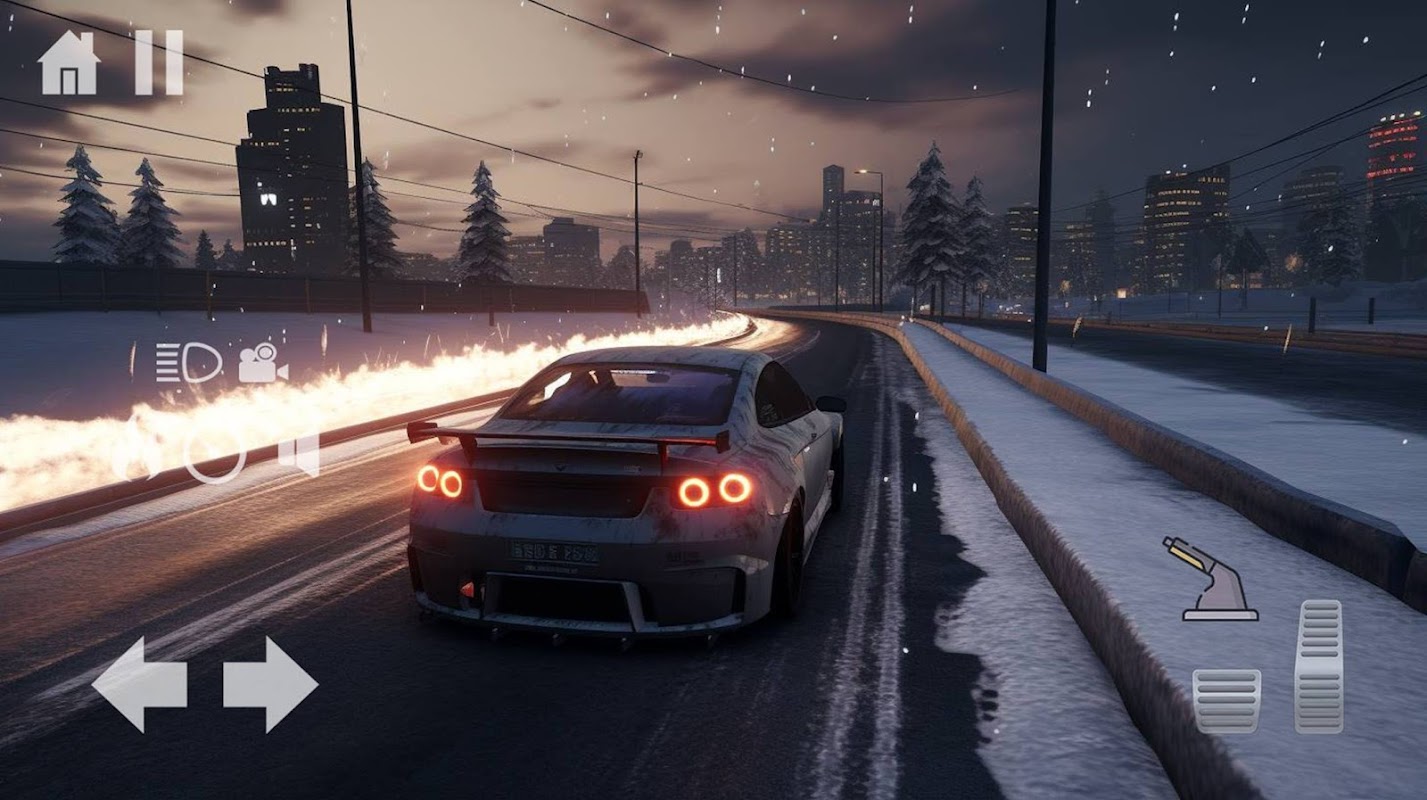Step on the gas pedal

(1318, 666)
